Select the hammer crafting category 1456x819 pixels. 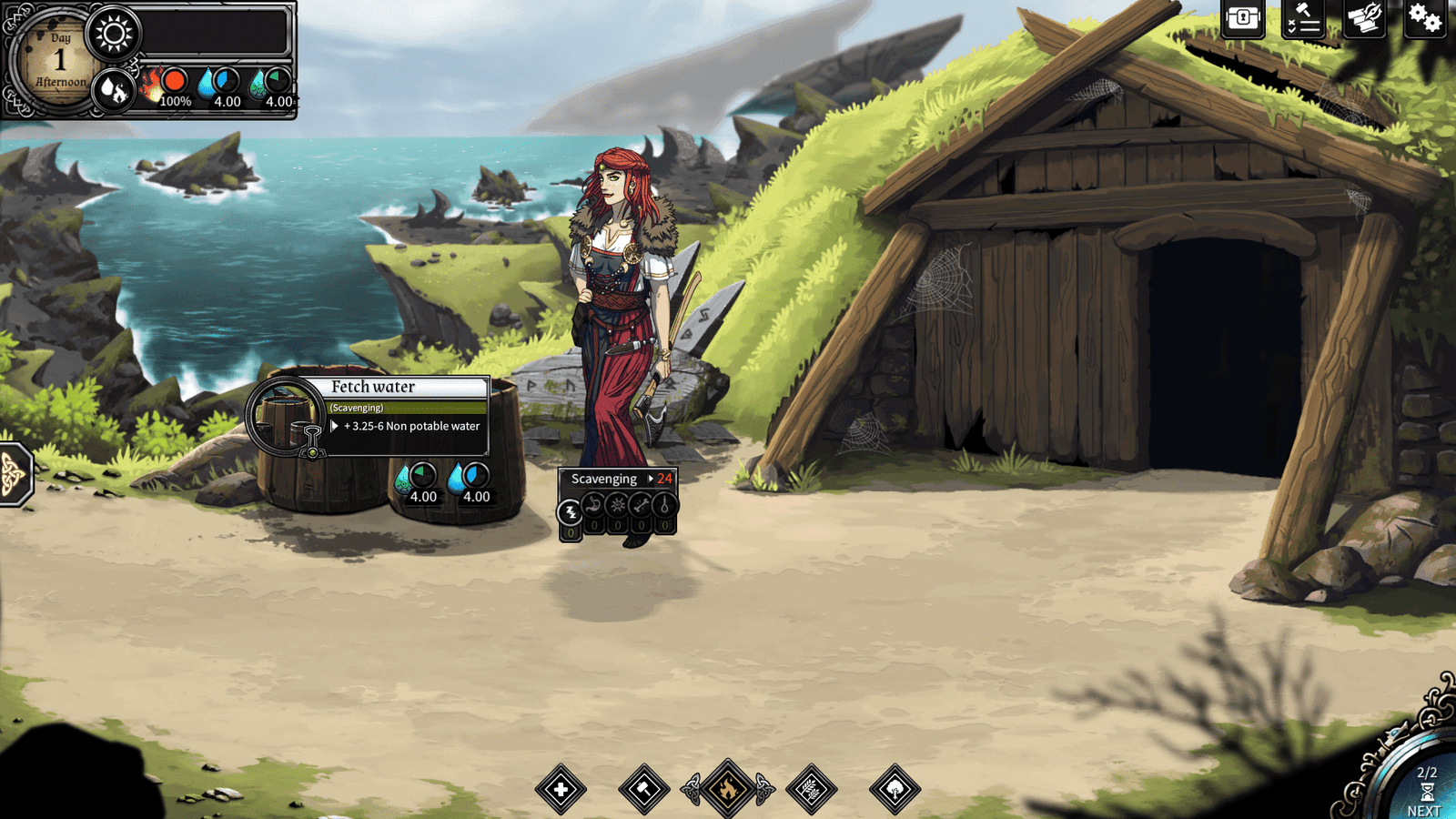pos(643,789)
